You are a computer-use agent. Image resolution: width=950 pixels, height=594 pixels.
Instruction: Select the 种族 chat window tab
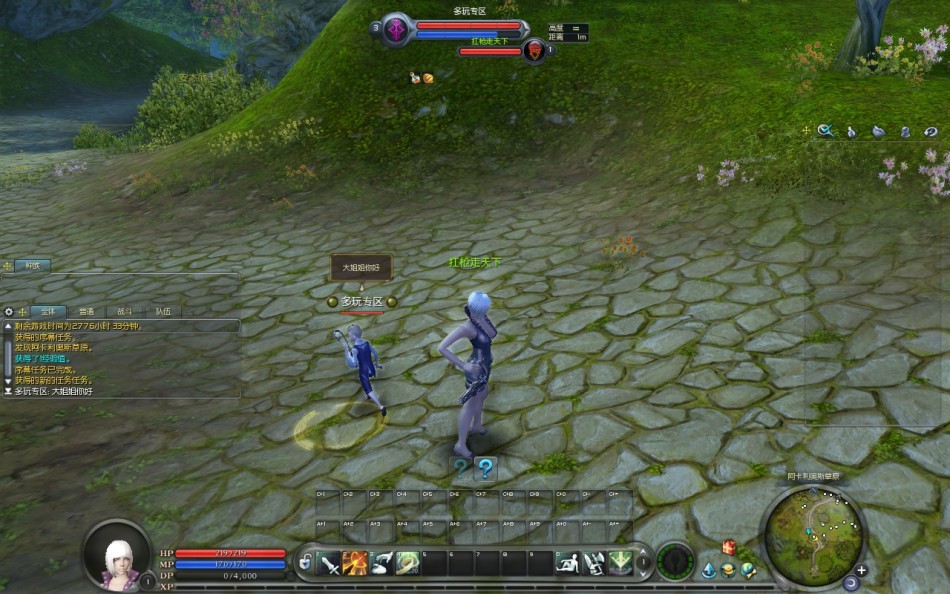point(33,265)
